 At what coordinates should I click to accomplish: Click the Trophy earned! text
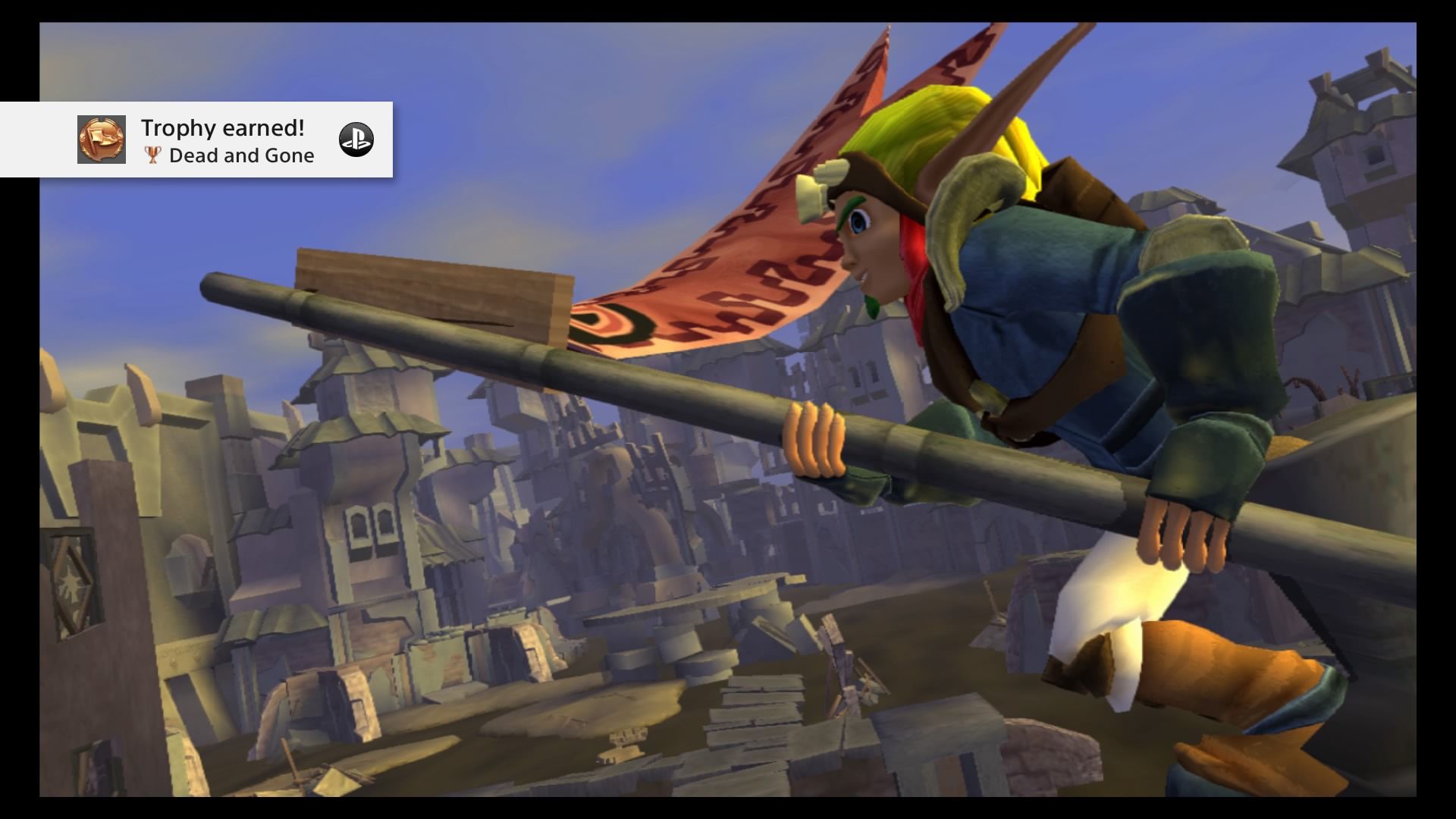(222, 129)
